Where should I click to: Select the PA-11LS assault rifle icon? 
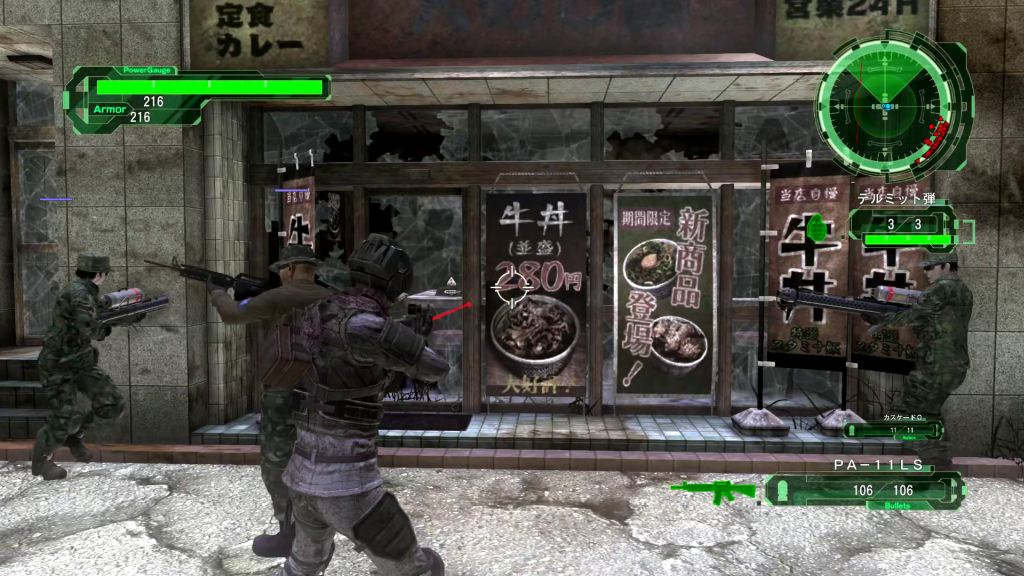tap(714, 490)
